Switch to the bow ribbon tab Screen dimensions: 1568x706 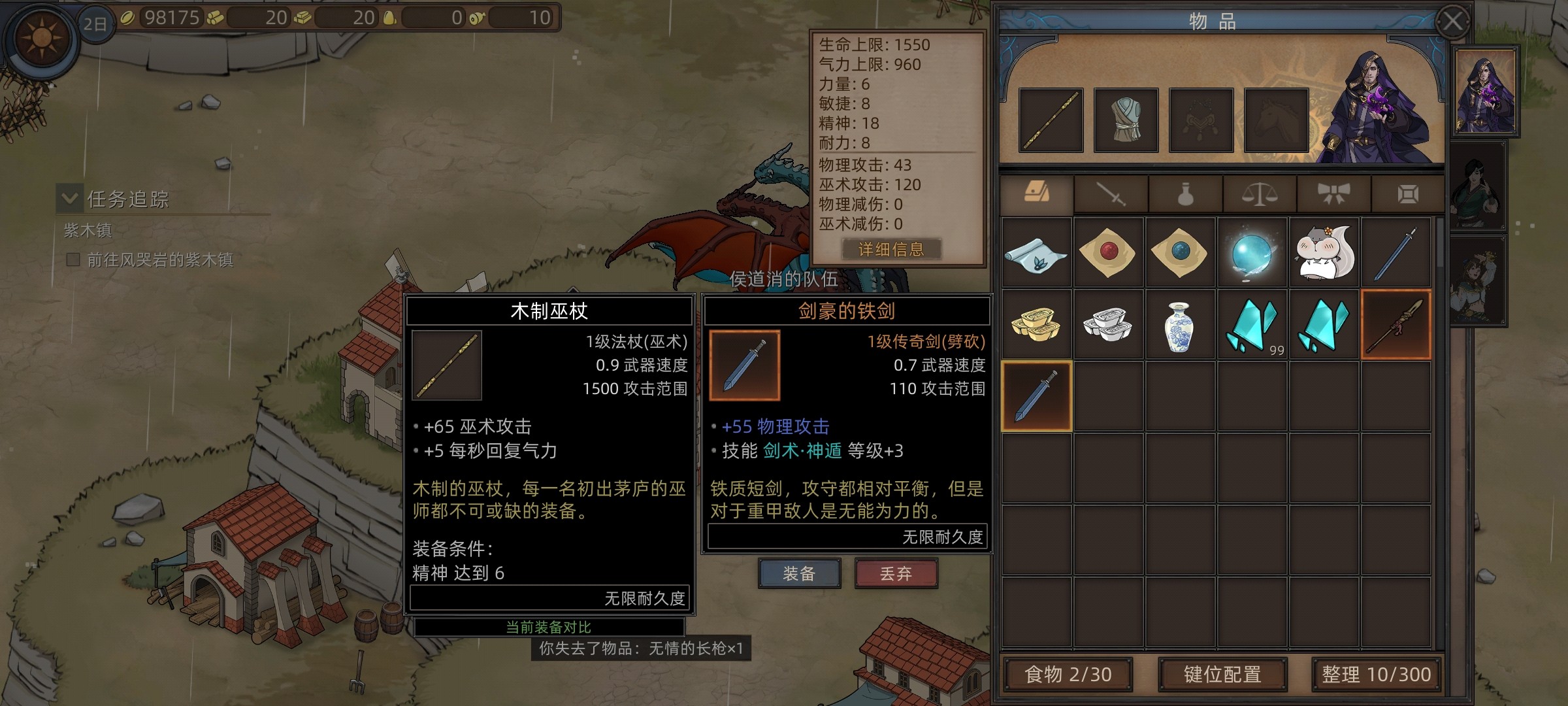[x=1333, y=194]
